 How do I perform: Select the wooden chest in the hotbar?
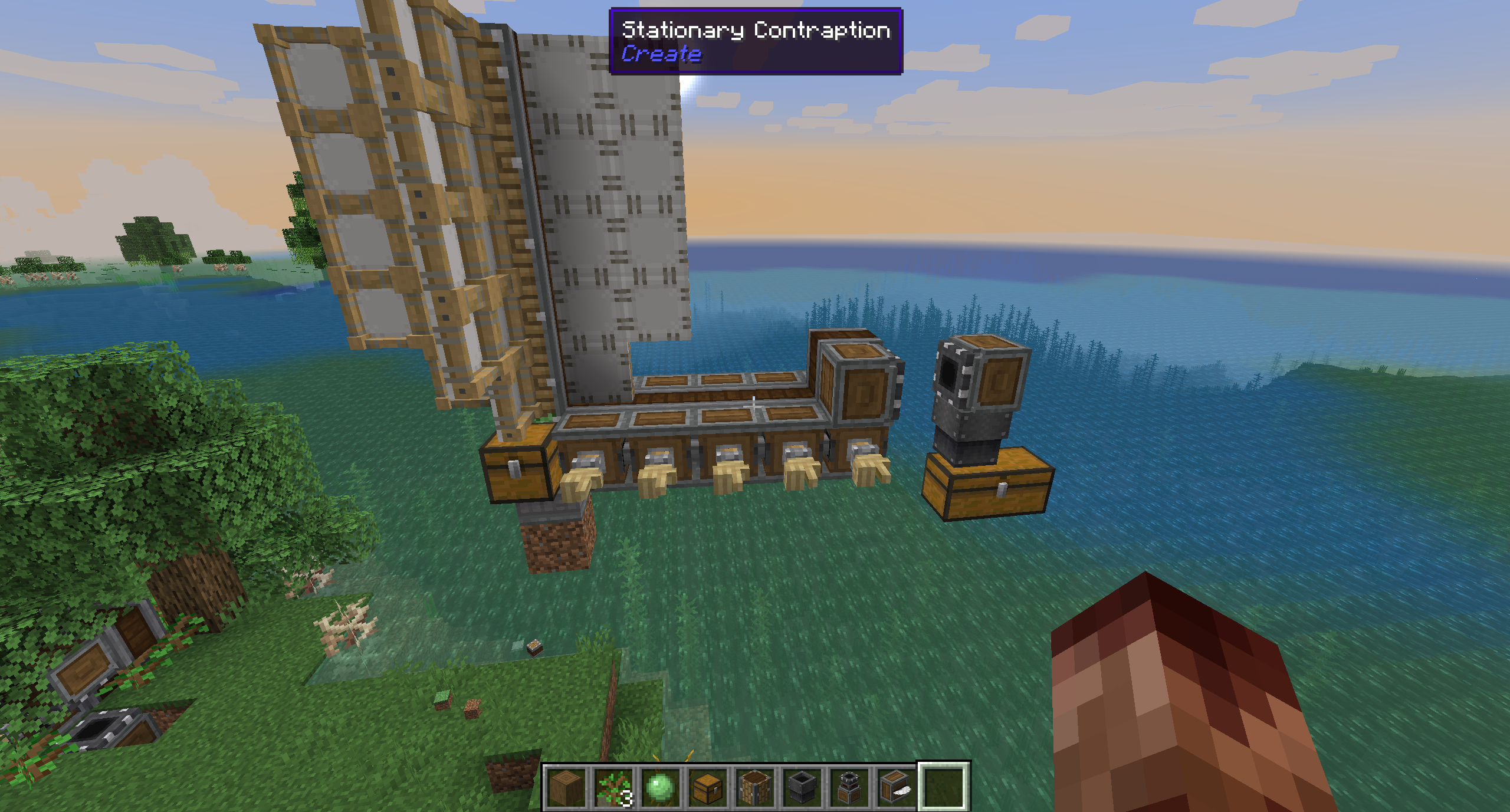point(707,788)
